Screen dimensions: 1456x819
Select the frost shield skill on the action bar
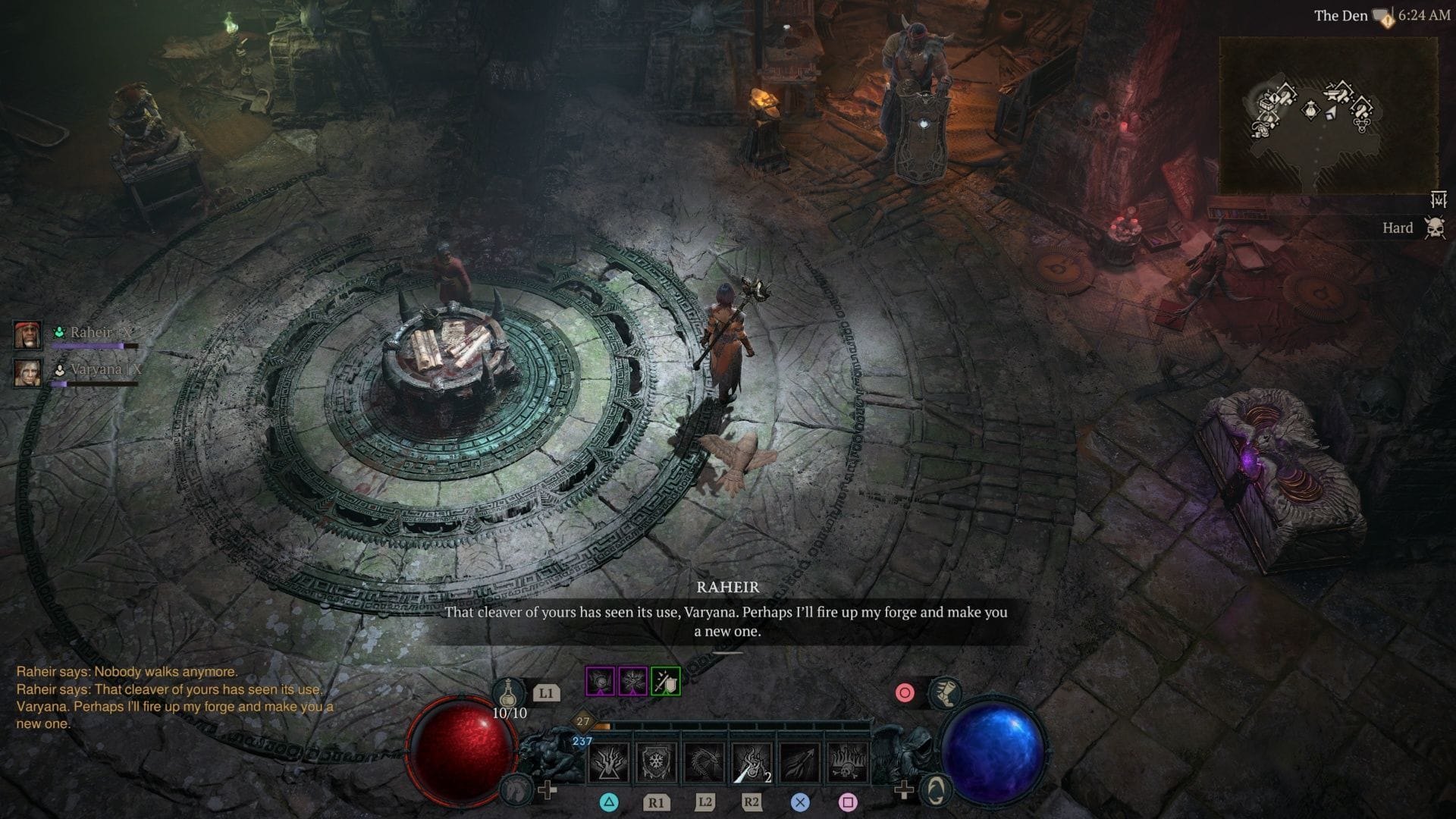click(x=657, y=763)
